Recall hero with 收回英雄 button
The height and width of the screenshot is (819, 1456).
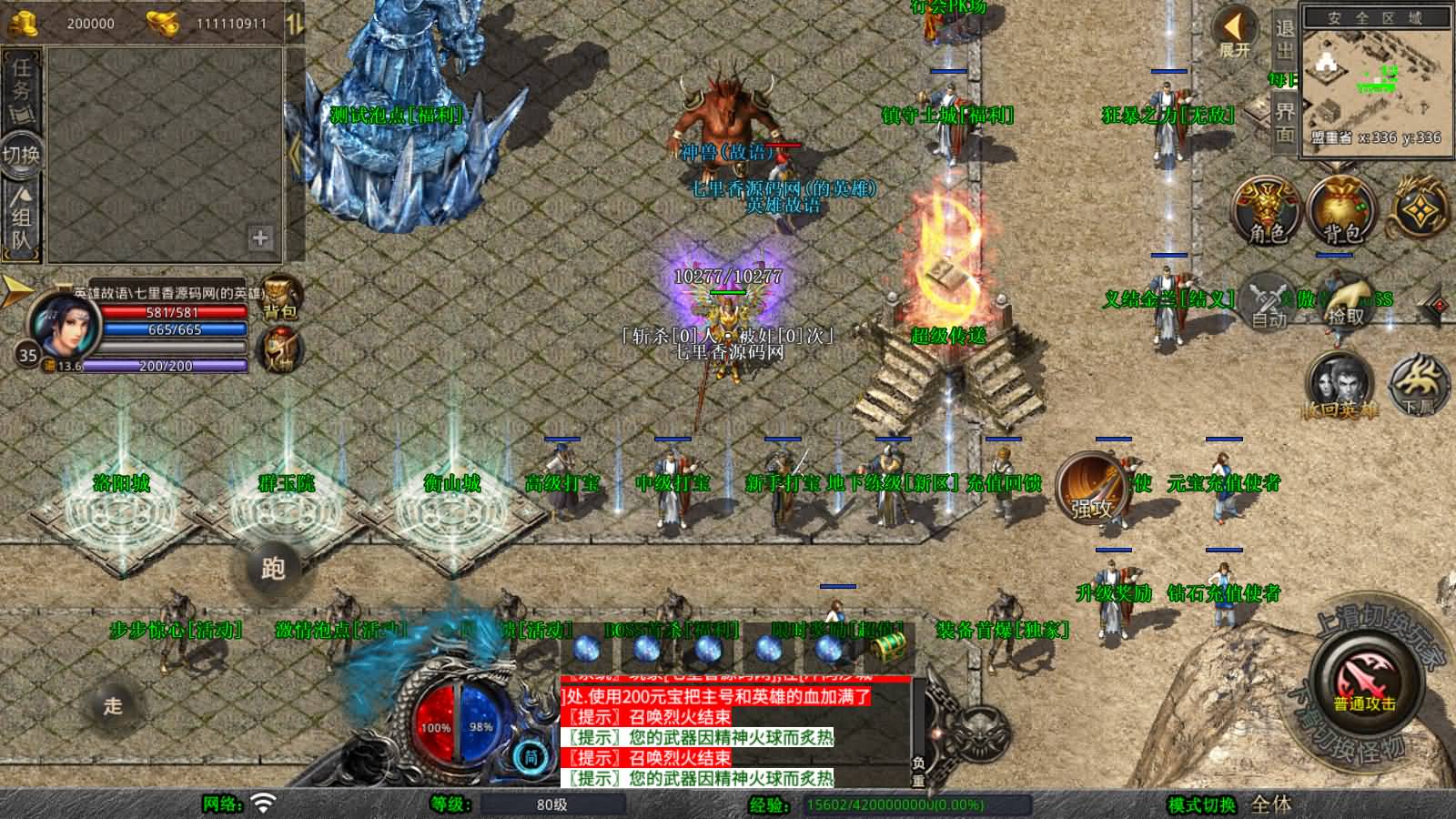[1339, 385]
